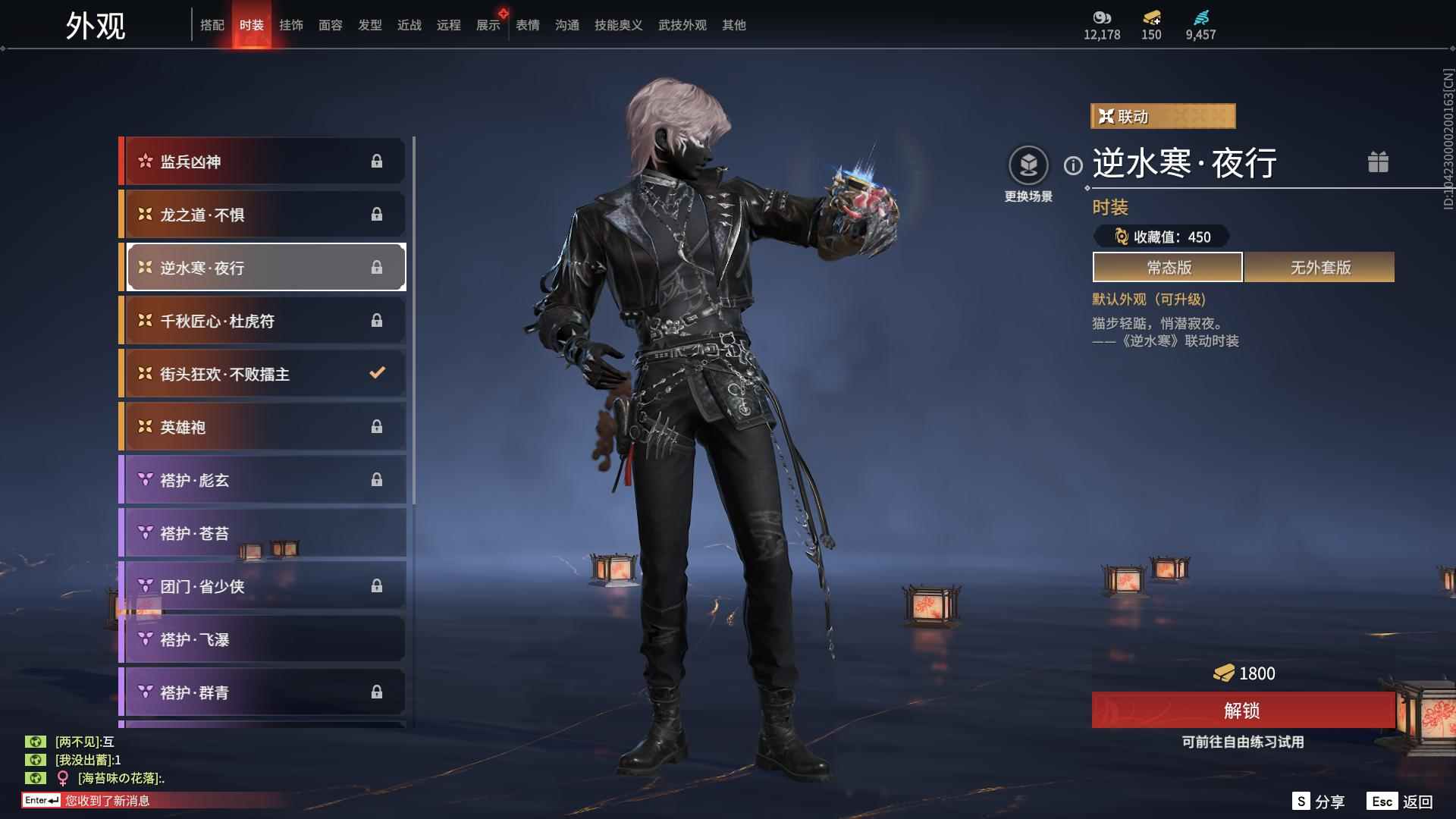Select the 面容 tab
The height and width of the screenshot is (819, 1456).
tap(331, 25)
